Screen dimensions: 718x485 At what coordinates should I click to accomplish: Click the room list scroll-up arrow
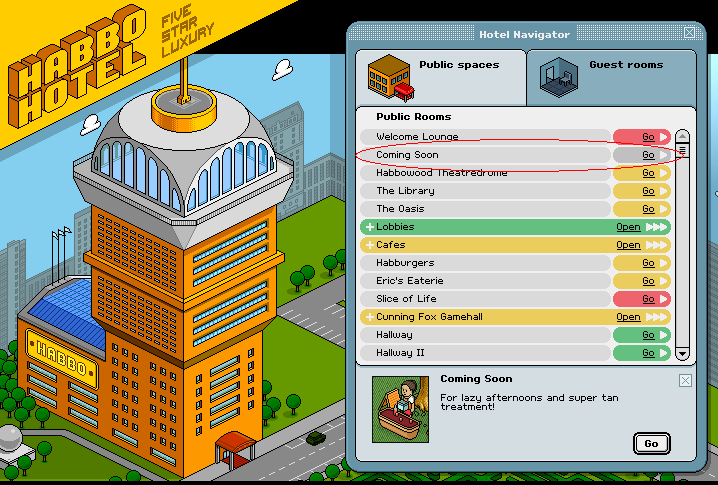[683, 136]
